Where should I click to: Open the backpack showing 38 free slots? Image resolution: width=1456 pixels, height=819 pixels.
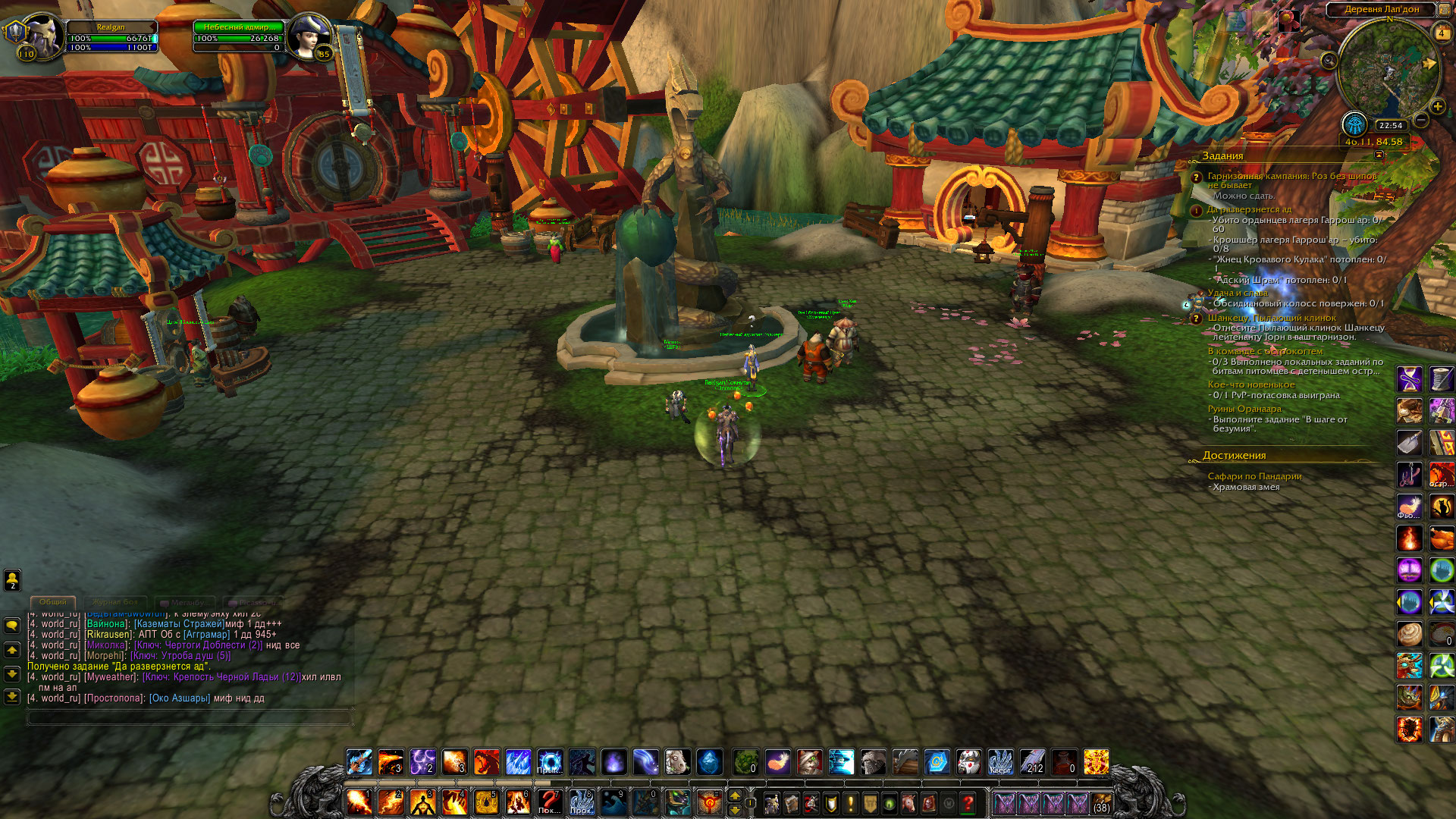(x=1101, y=802)
